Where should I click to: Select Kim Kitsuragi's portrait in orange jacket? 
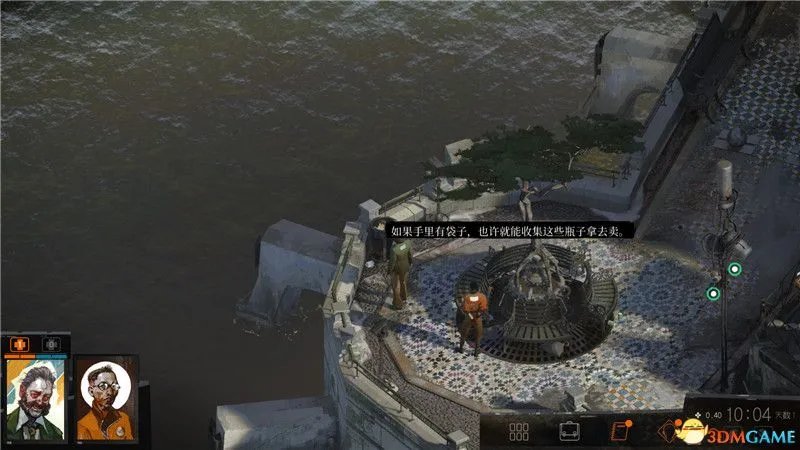pyautogui.click(x=105, y=398)
